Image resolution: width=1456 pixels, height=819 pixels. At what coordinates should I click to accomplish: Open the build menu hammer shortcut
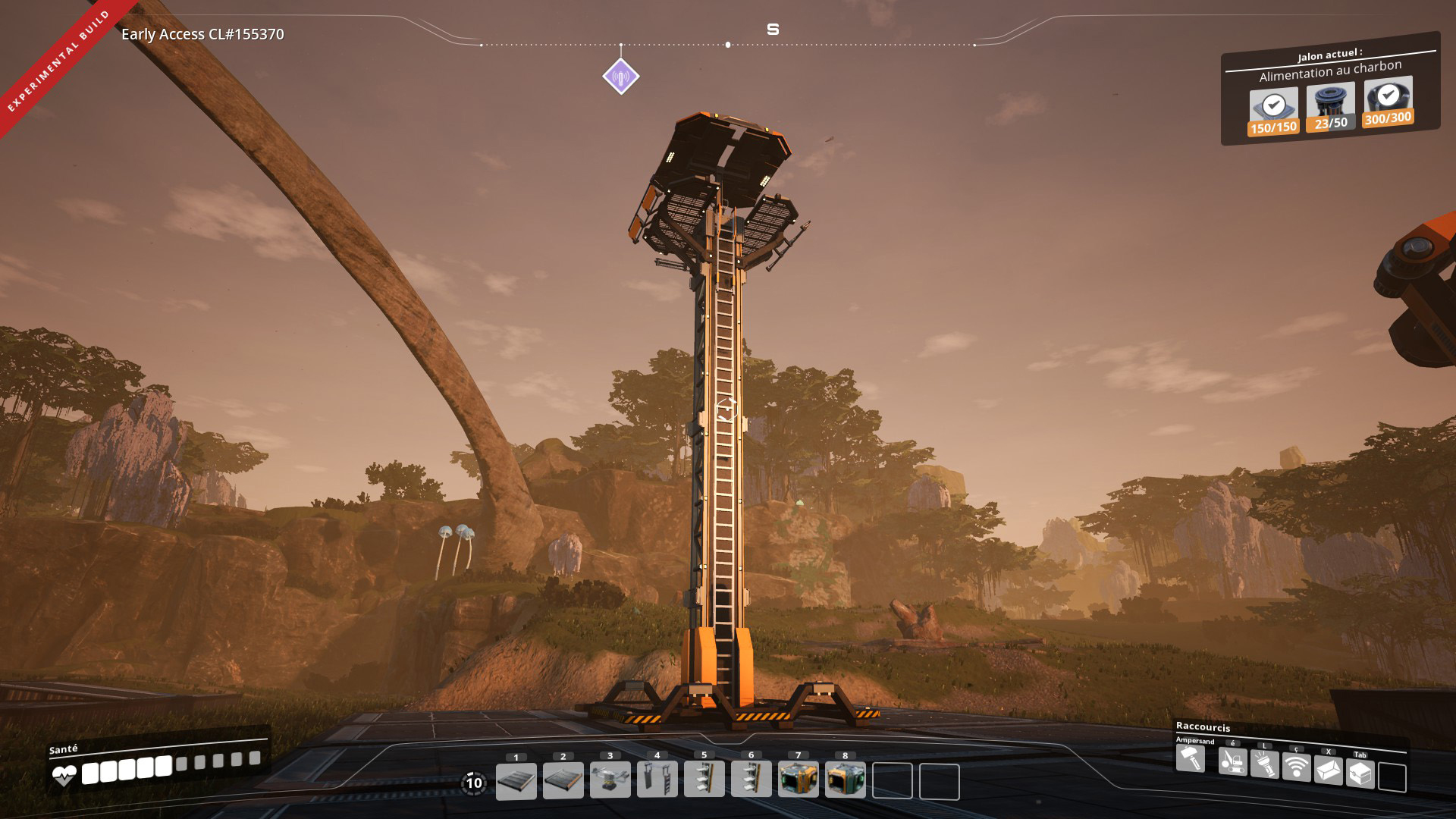pyautogui.click(x=1191, y=758)
